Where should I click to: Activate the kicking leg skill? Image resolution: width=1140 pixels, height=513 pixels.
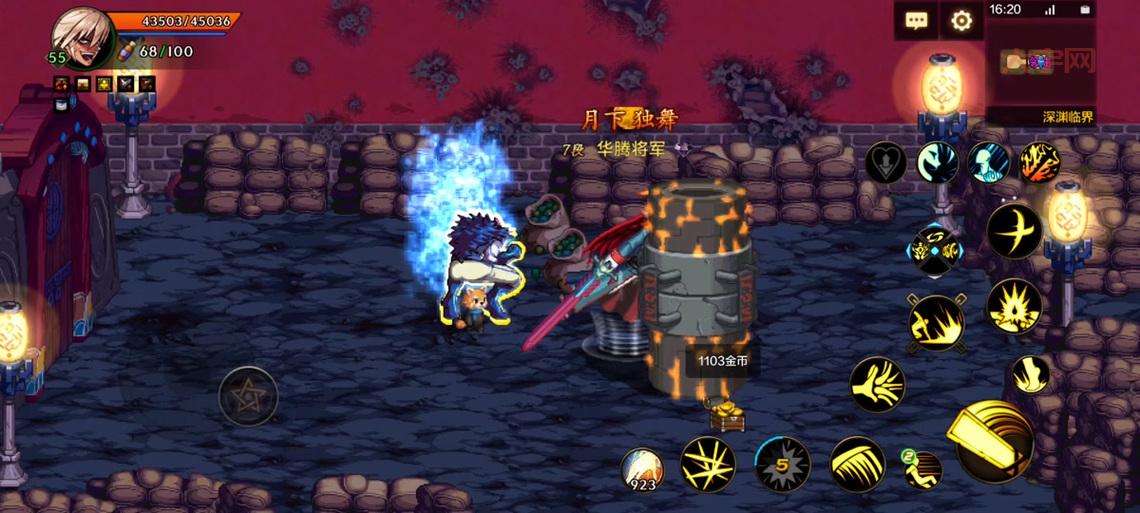point(877,384)
